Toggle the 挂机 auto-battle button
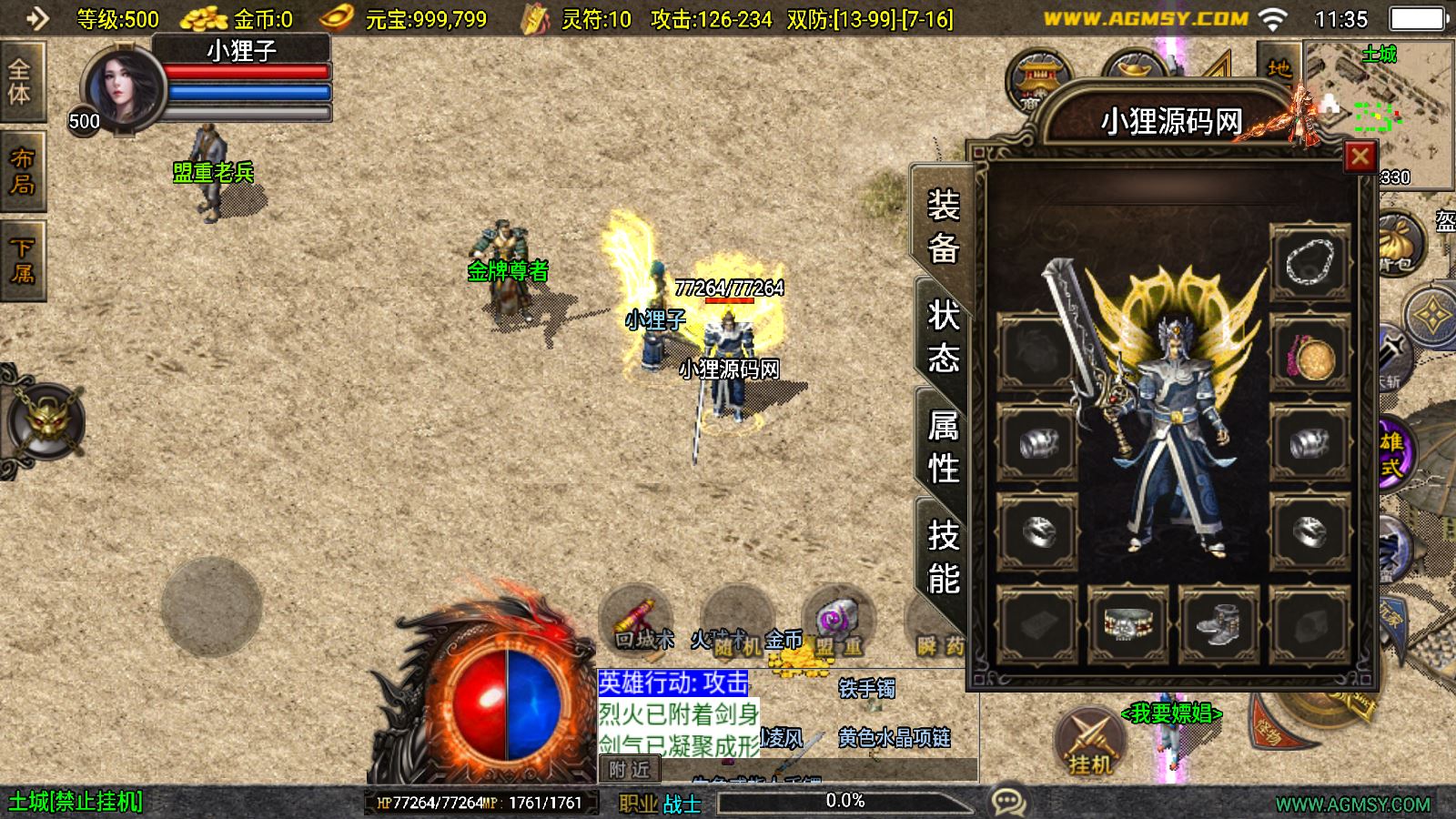This screenshot has width=1456, height=819. (x=1090, y=743)
